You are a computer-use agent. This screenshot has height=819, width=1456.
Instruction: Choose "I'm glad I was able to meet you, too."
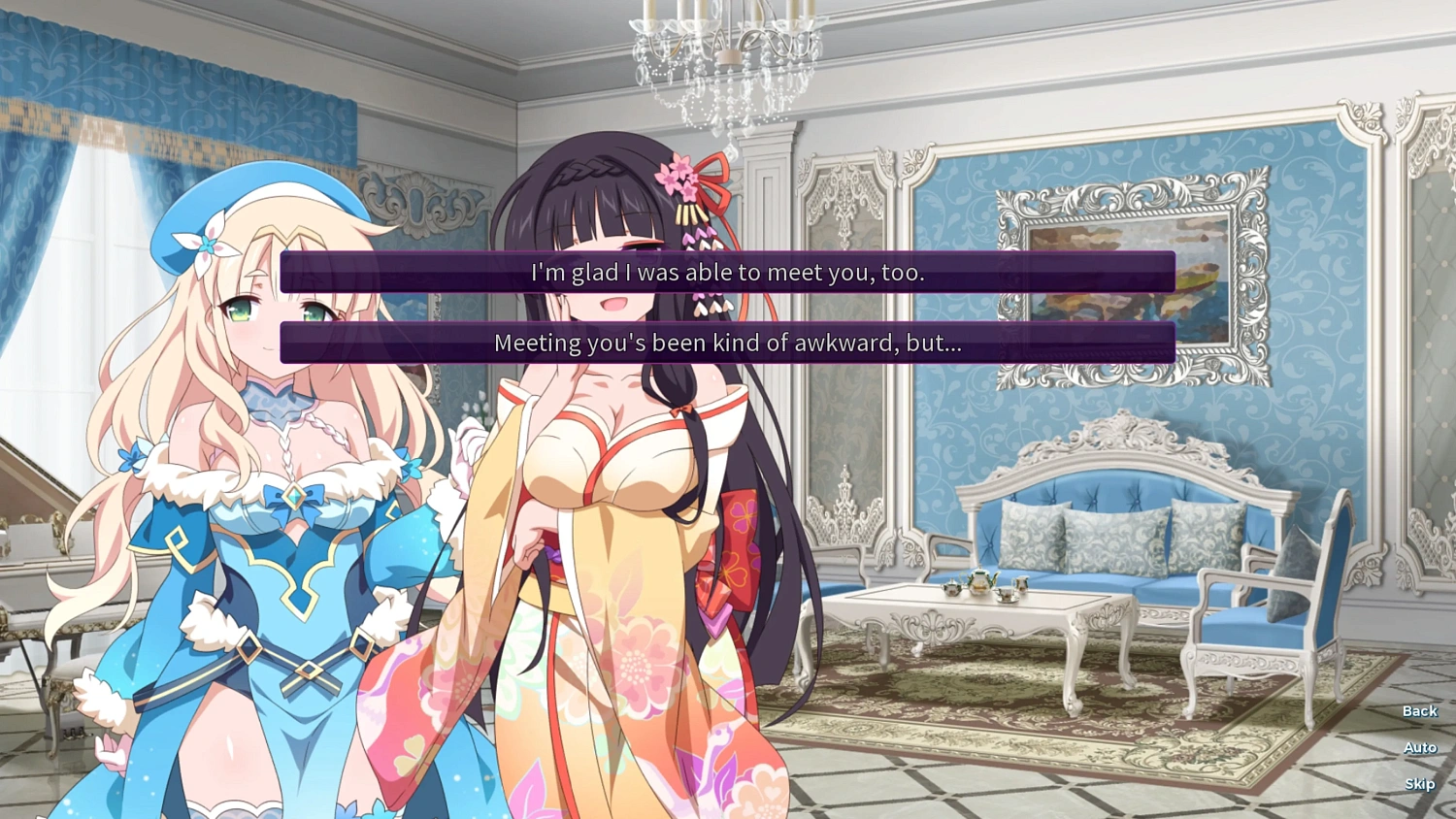[726, 274]
